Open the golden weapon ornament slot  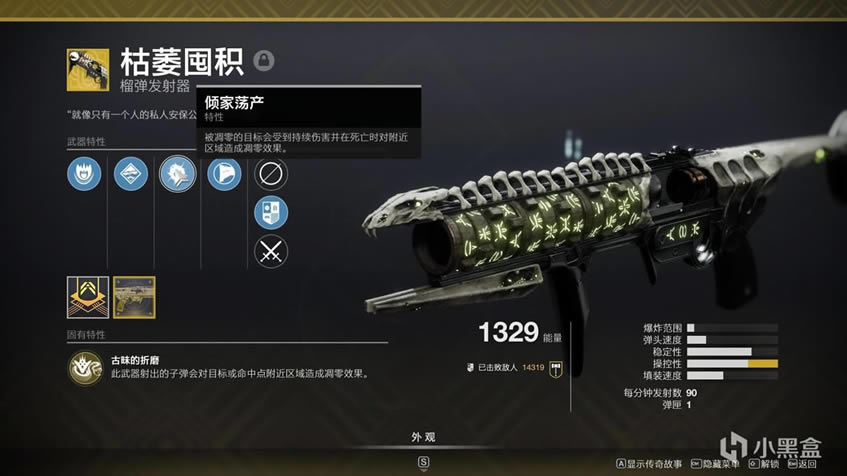[134, 297]
